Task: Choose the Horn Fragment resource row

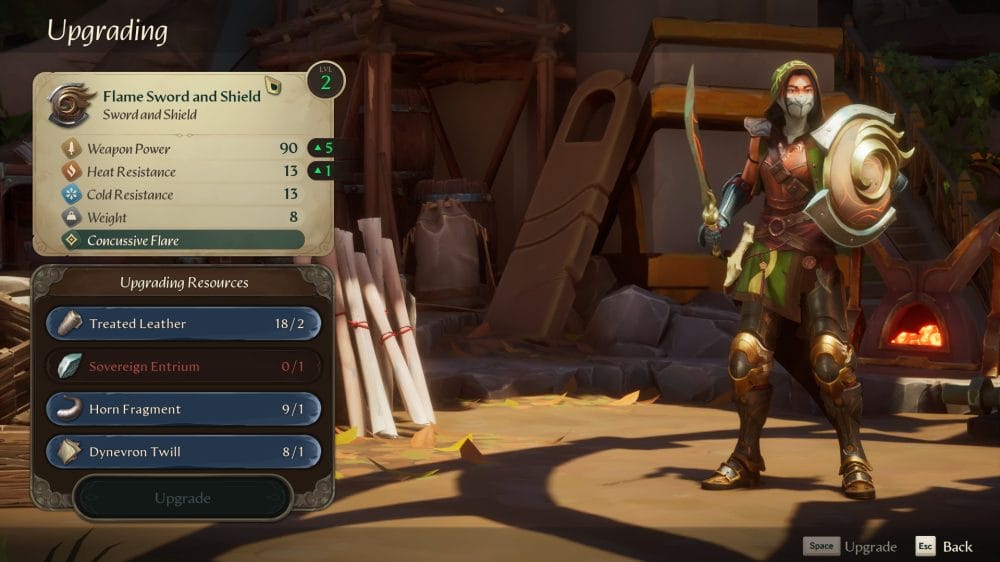Action: (x=183, y=409)
